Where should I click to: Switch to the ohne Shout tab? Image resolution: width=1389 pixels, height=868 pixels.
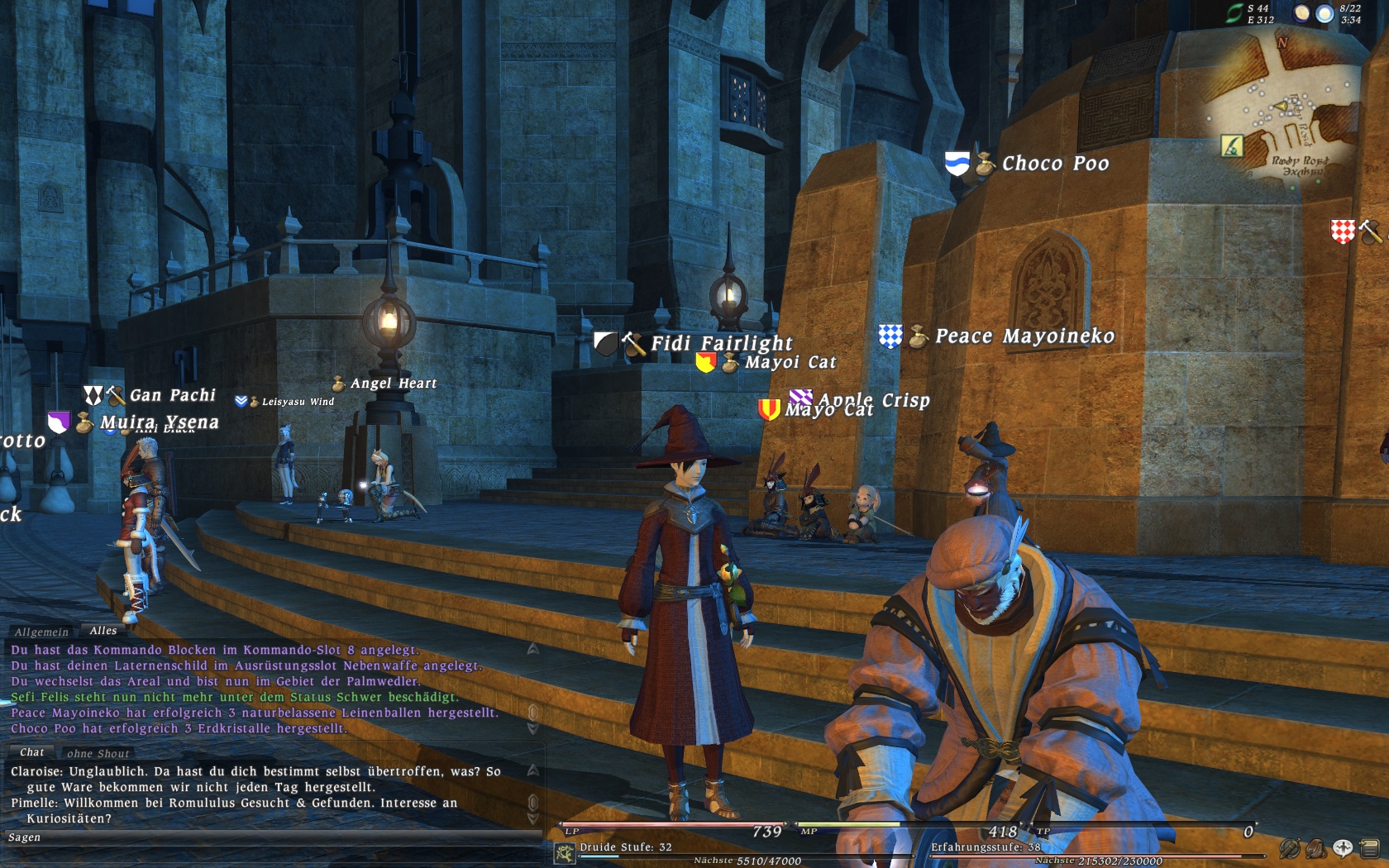[98, 754]
